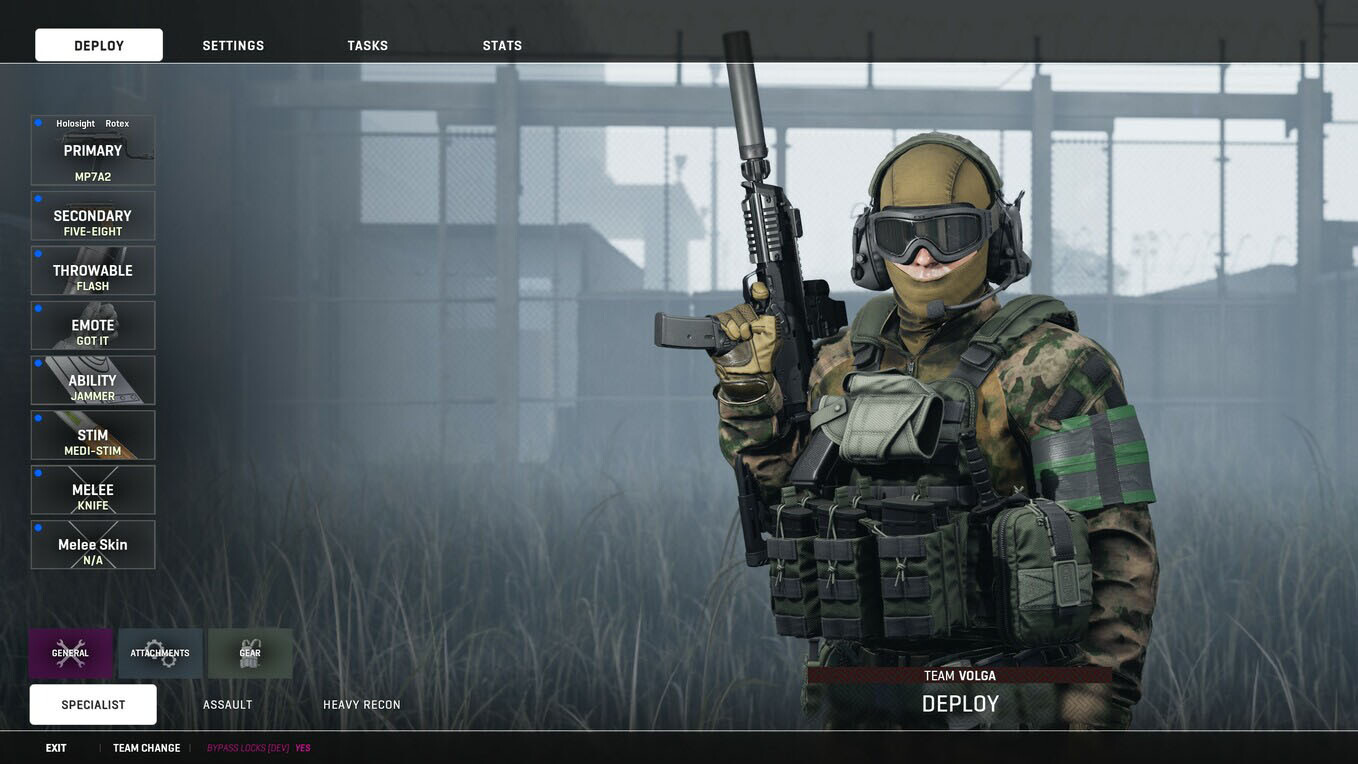
Task: Open the Attachments category
Action: (x=160, y=653)
